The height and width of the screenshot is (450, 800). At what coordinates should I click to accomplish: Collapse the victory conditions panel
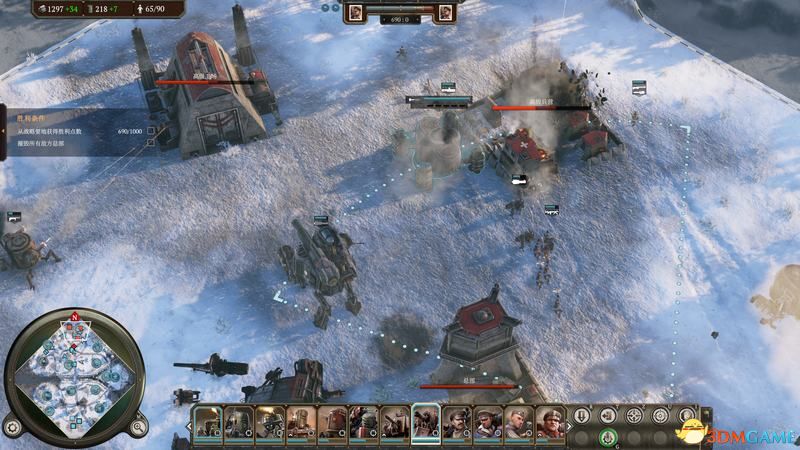click(x=3, y=130)
